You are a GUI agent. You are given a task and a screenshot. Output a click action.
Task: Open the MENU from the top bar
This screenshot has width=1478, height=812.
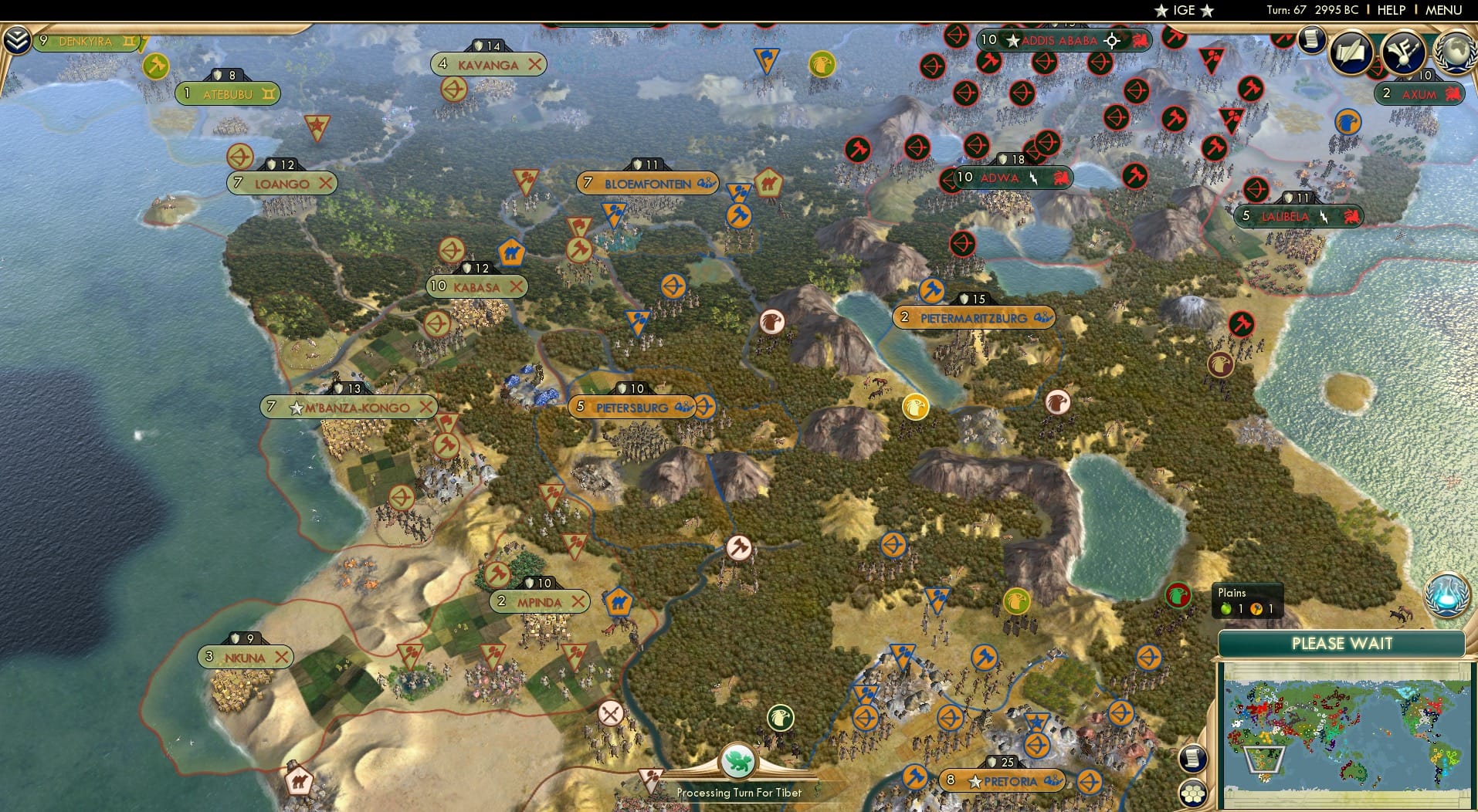tap(1445, 10)
